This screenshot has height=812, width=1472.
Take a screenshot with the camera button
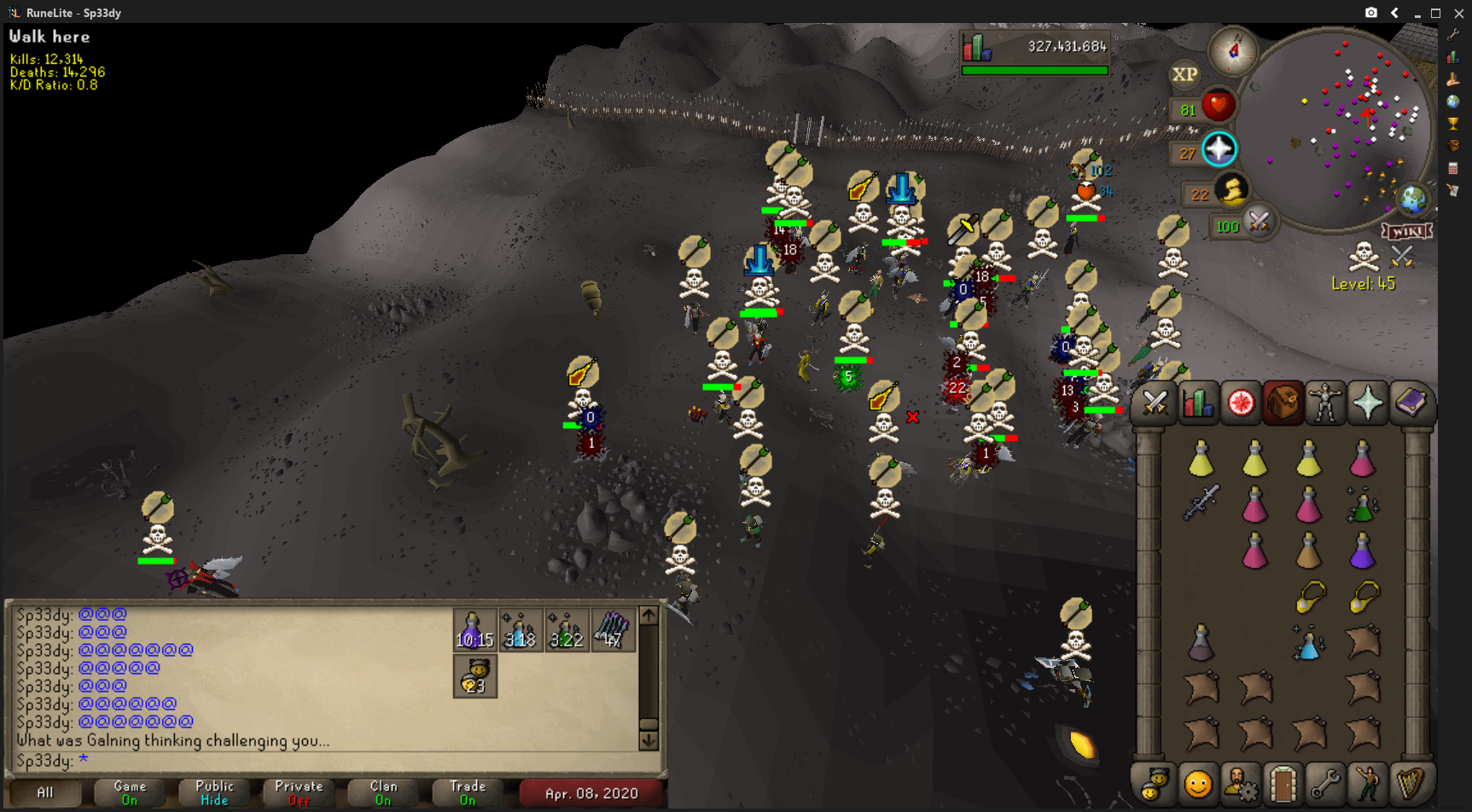point(1370,13)
